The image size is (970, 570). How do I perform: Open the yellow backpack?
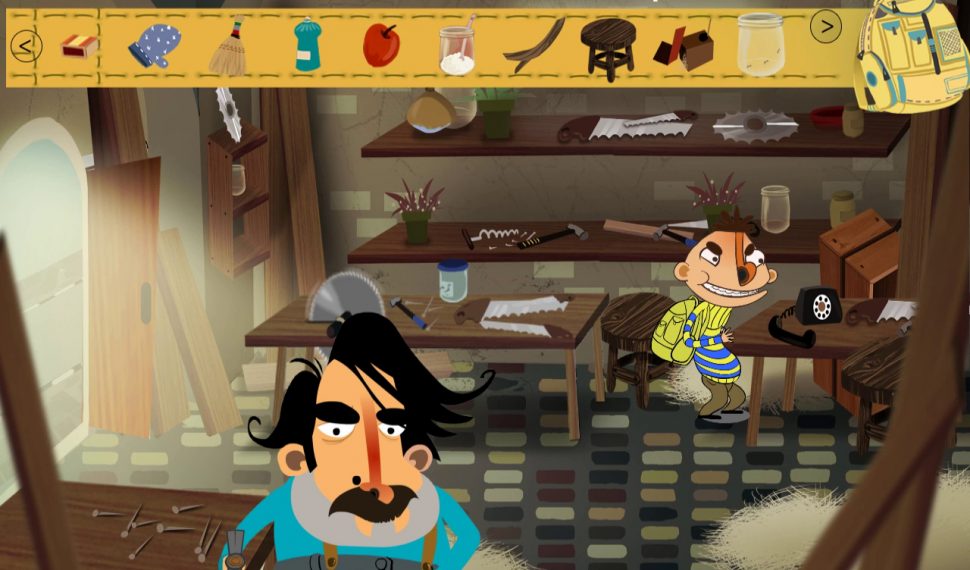[908, 53]
